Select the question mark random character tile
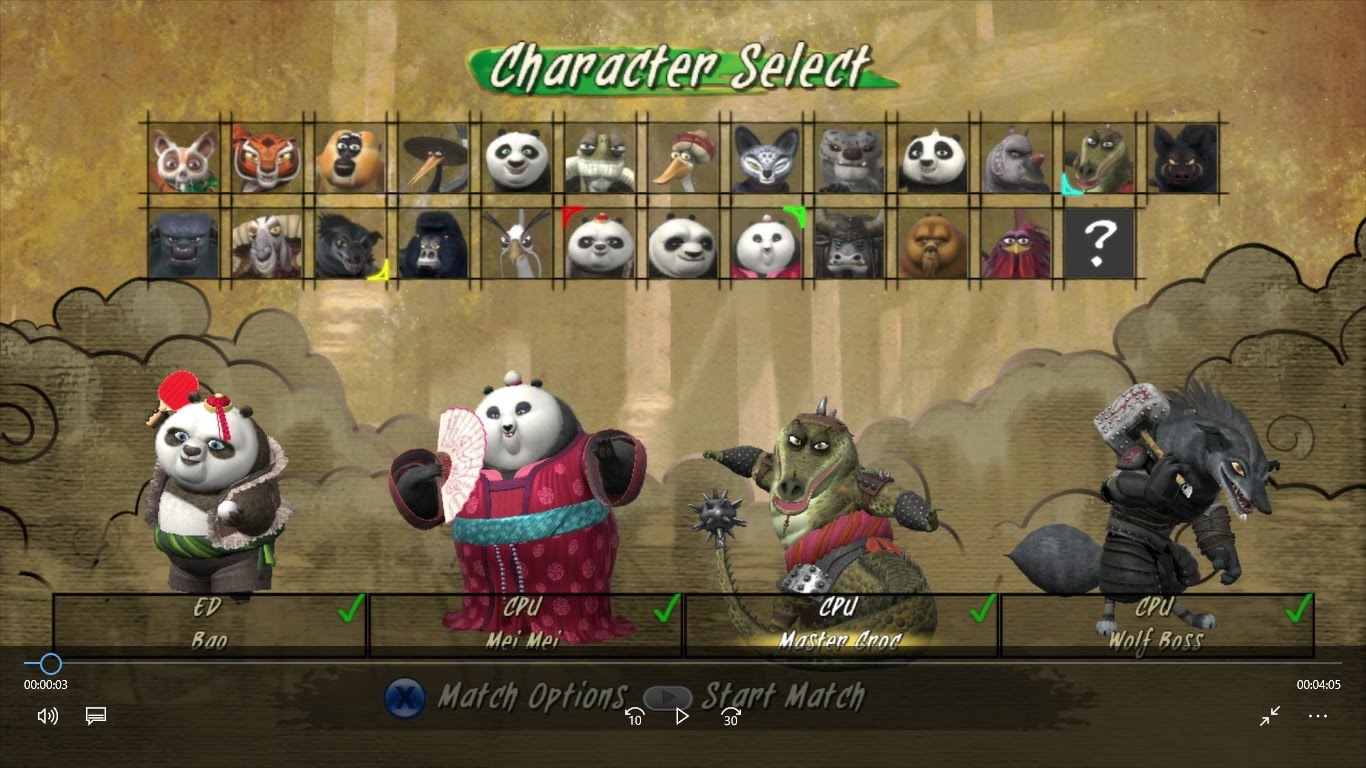The image size is (1366, 768). 1098,243
